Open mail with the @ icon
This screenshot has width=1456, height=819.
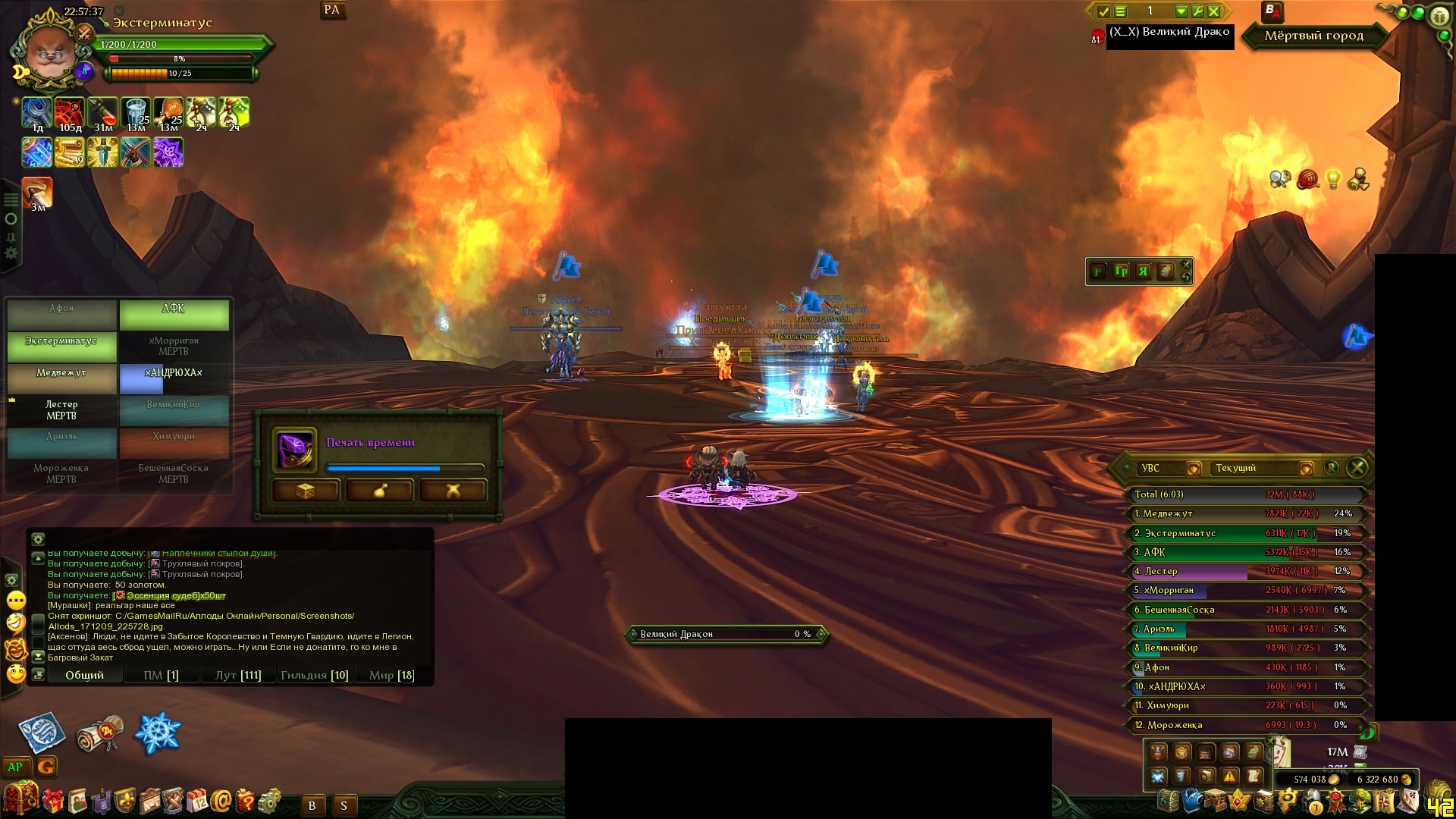click(221, 801)
